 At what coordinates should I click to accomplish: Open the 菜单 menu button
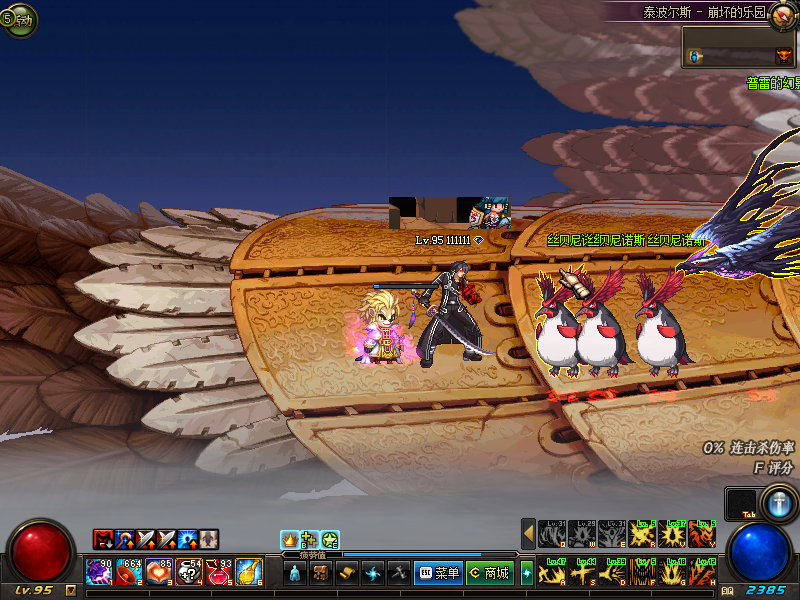(438, 573)
